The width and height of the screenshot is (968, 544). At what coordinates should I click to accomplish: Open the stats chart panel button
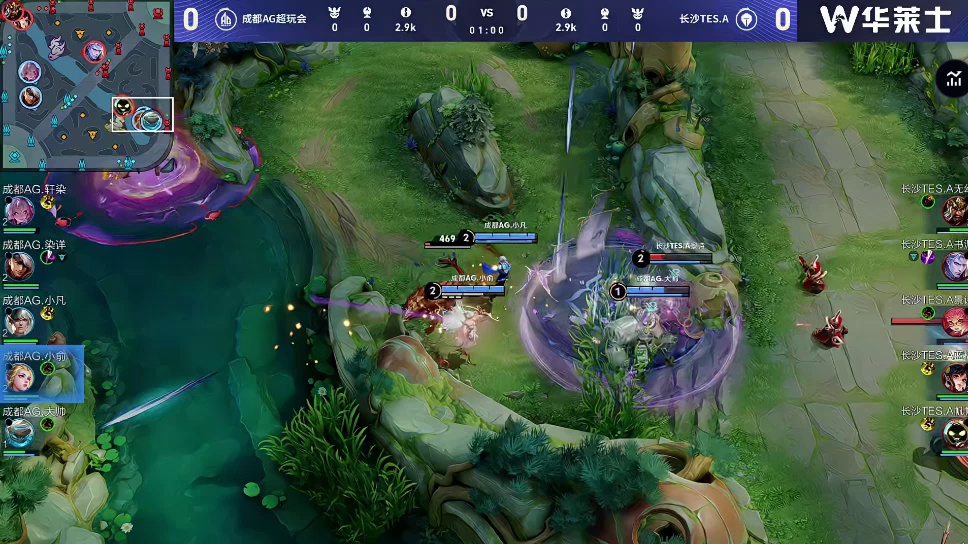(x=951, y=80)
